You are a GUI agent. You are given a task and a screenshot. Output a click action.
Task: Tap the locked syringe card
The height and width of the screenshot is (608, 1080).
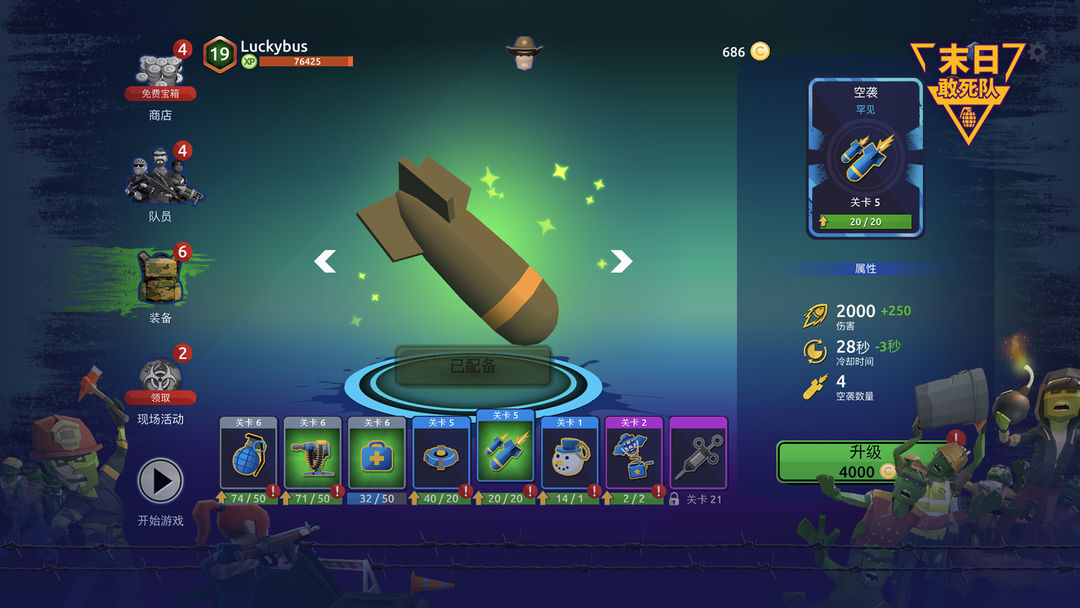click(697, 457)
